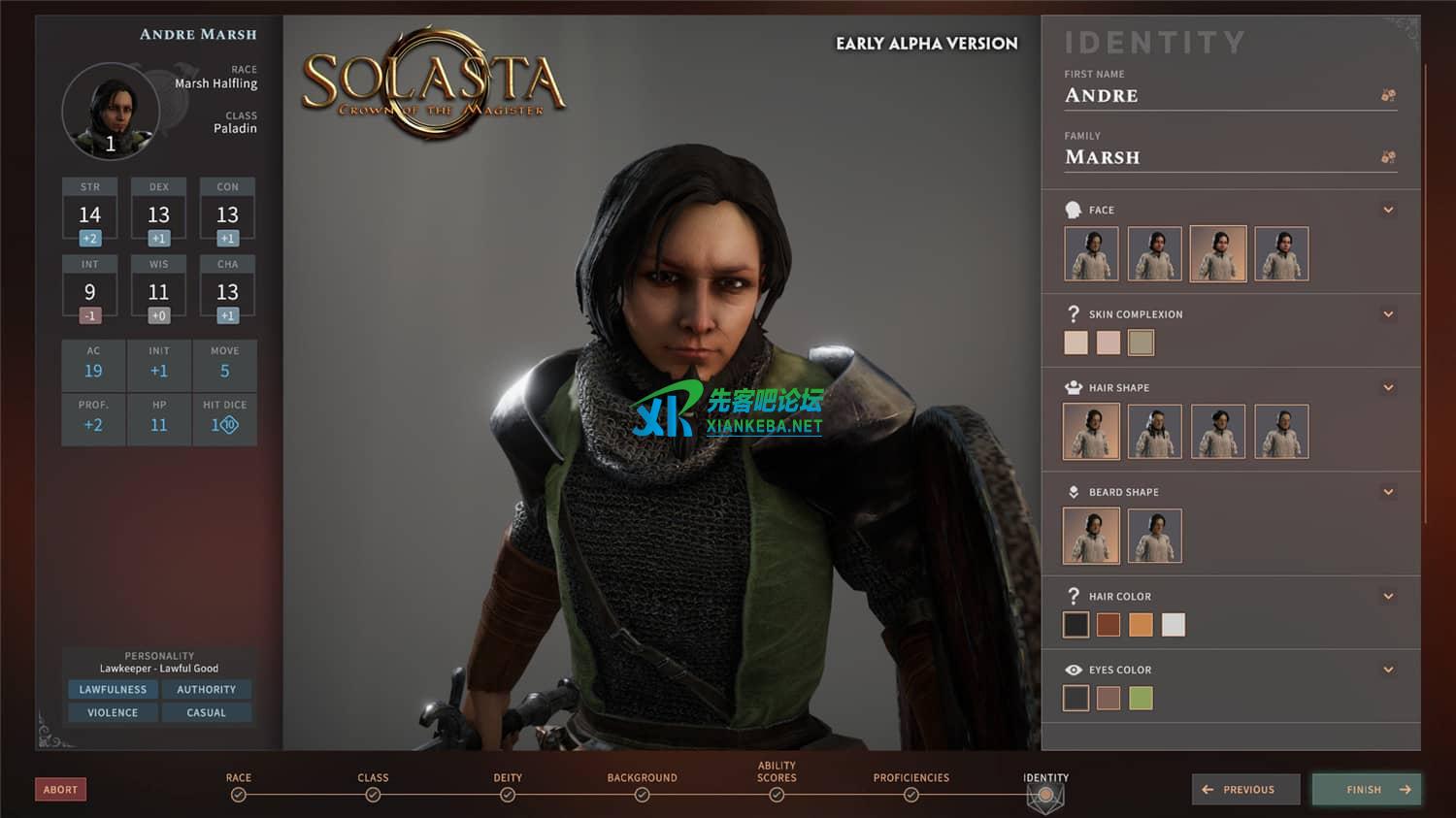1456x818 pixels.
Task: Collapse the Hair Shape section
Action: tap(1388, 387)
